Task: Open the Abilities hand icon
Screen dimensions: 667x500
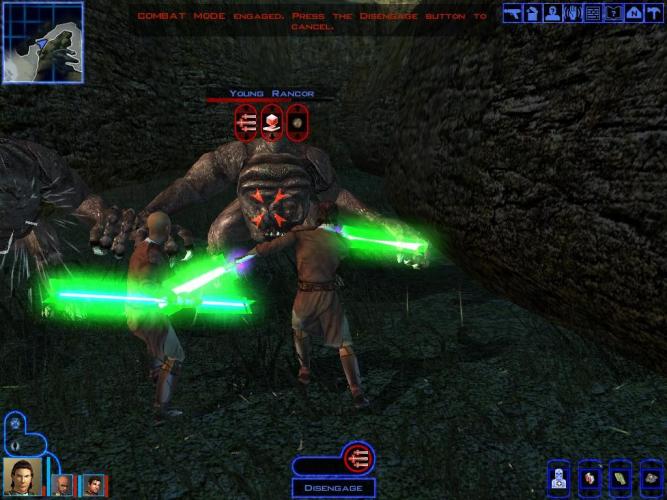Action: click(x=572, y=13)
